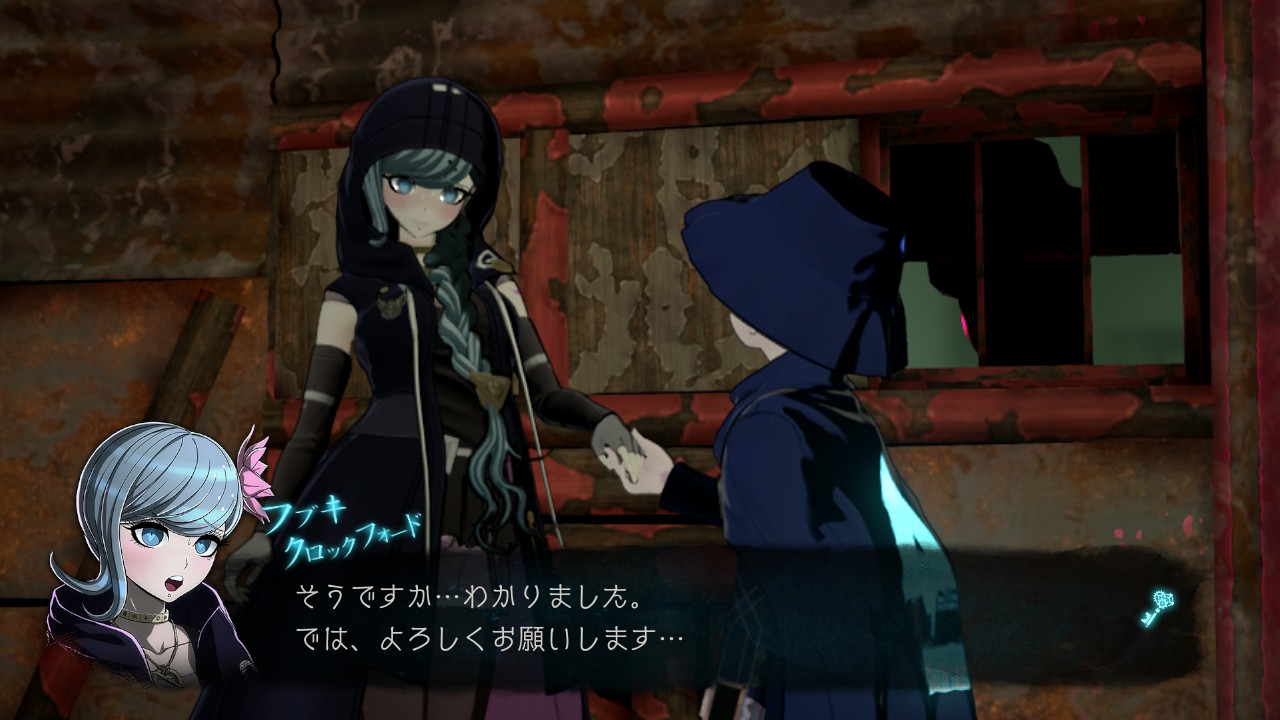Screen dimensions: 1280x720
Task: Click the glowing key icon to advance dialogue
Action: 1156,608
